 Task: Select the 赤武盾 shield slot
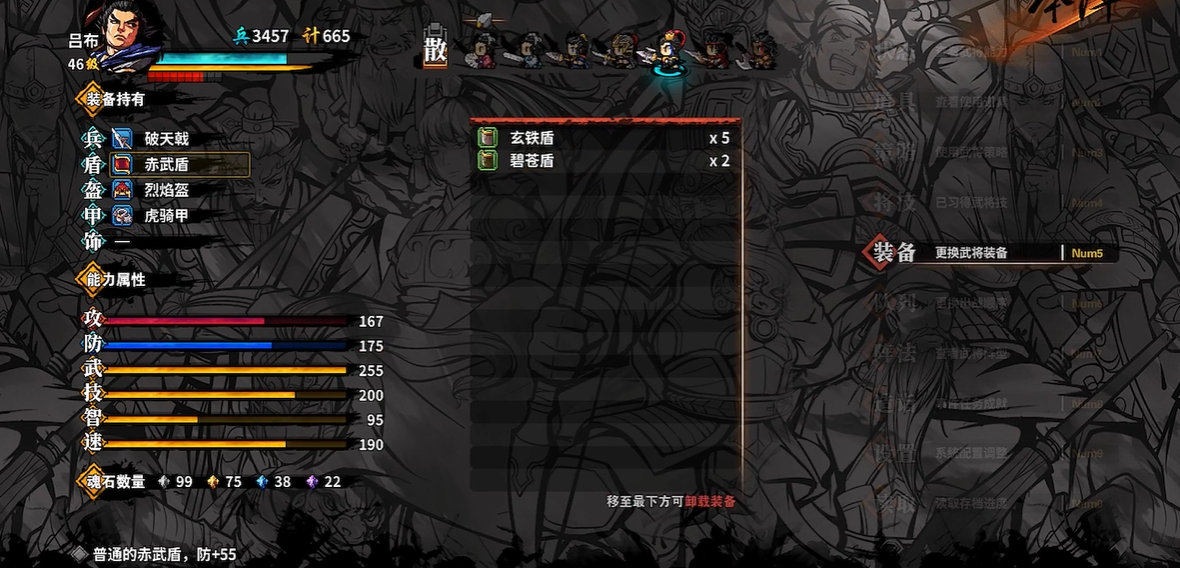[166, 165]
